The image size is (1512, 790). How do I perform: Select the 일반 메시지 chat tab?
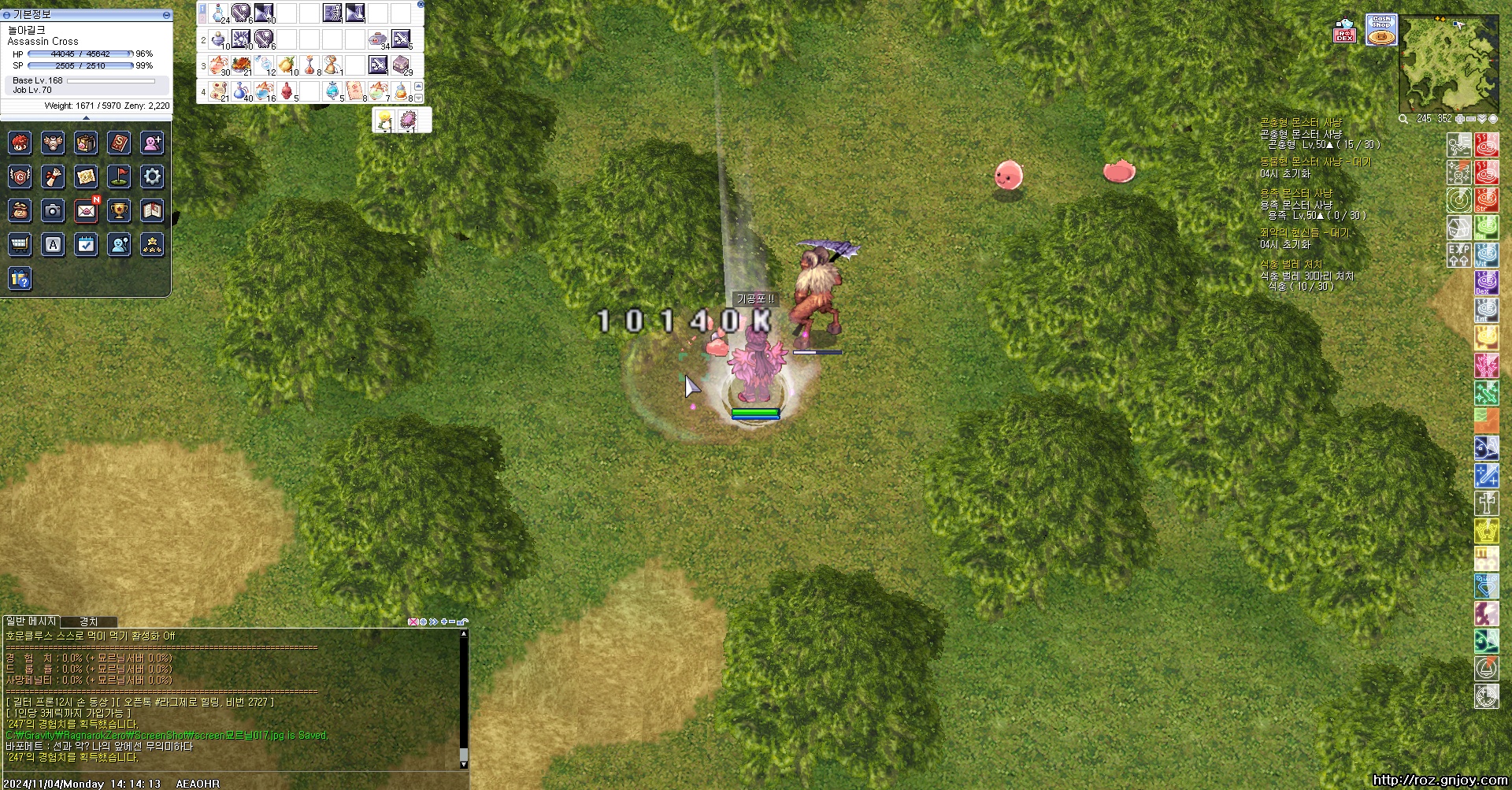pyautogui.click(x=31, y=621)
